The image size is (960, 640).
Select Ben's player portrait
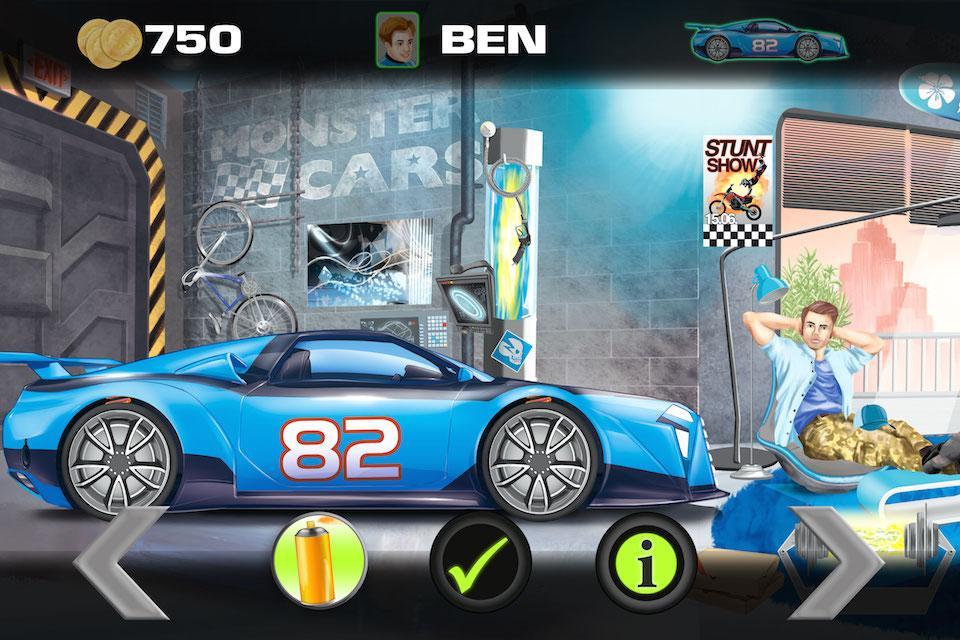pos(395,40)
